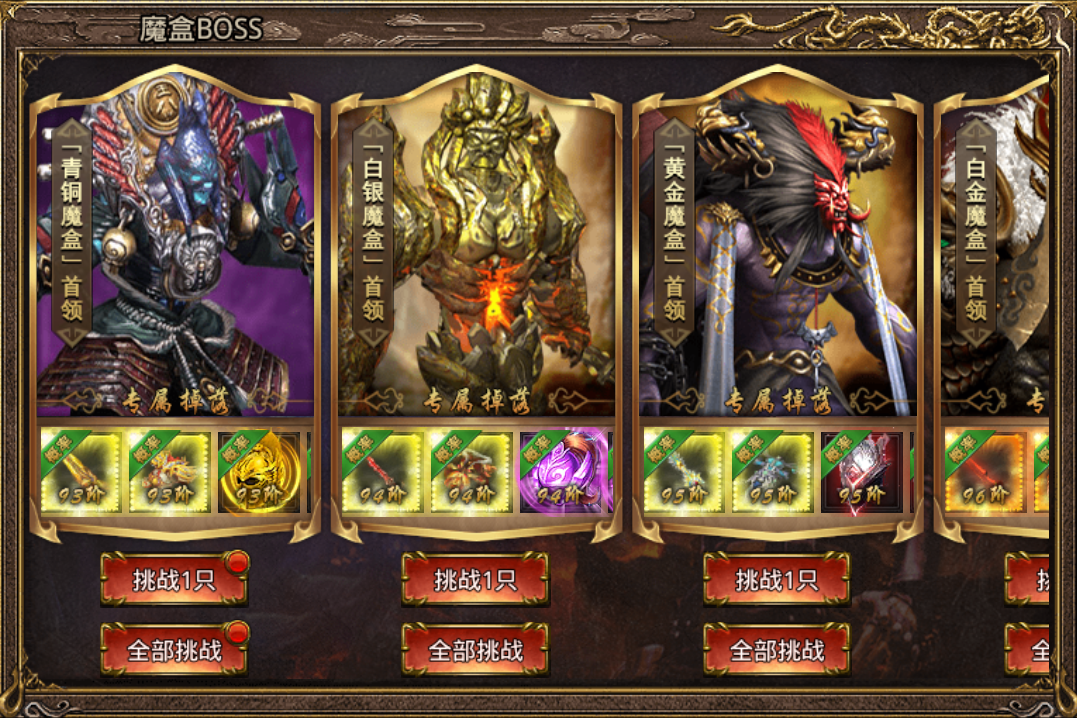Check the 95阶 dark red item drop

861,472
